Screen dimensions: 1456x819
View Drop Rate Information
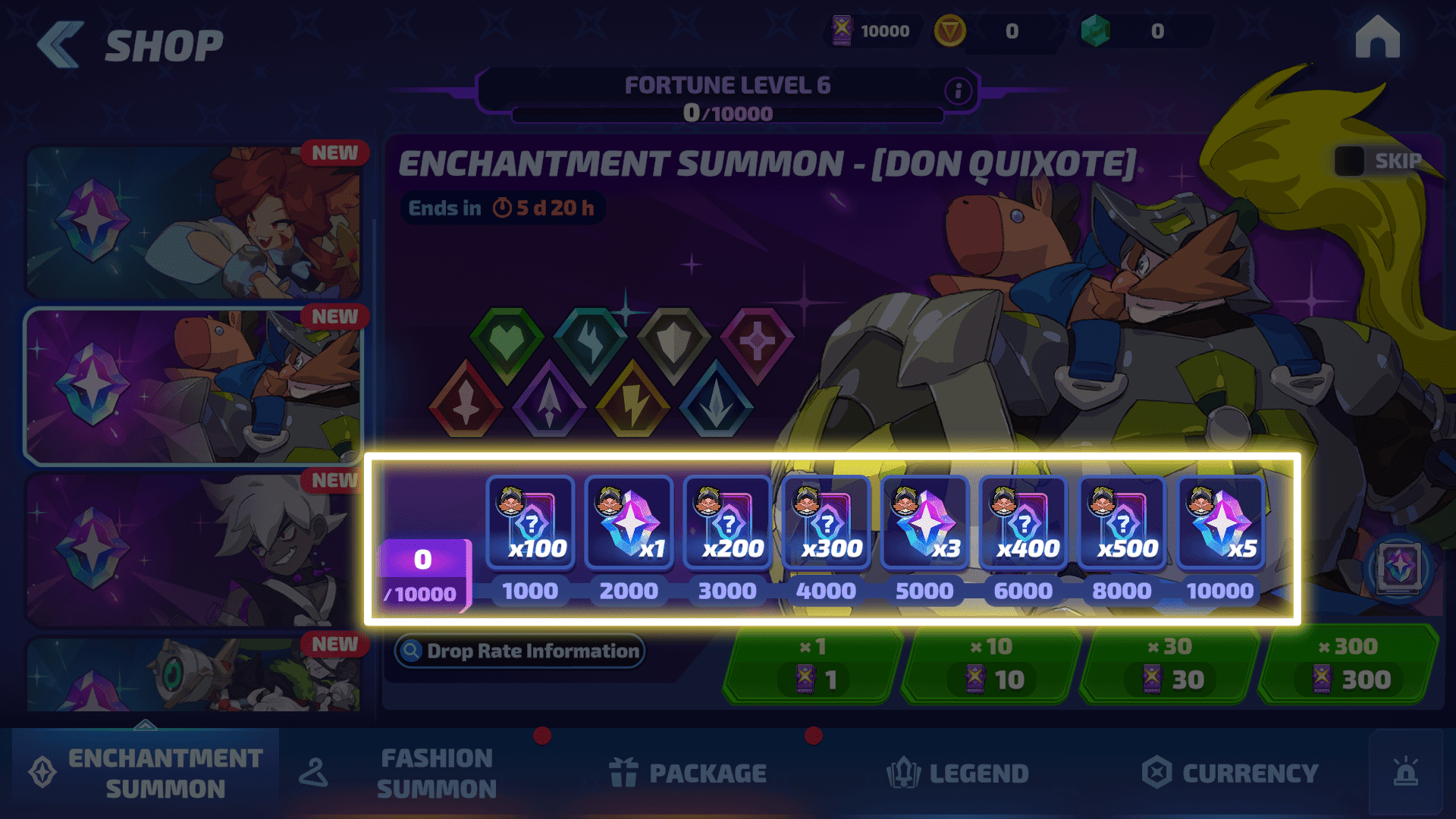pyautogui.click(x=520, y=651)
